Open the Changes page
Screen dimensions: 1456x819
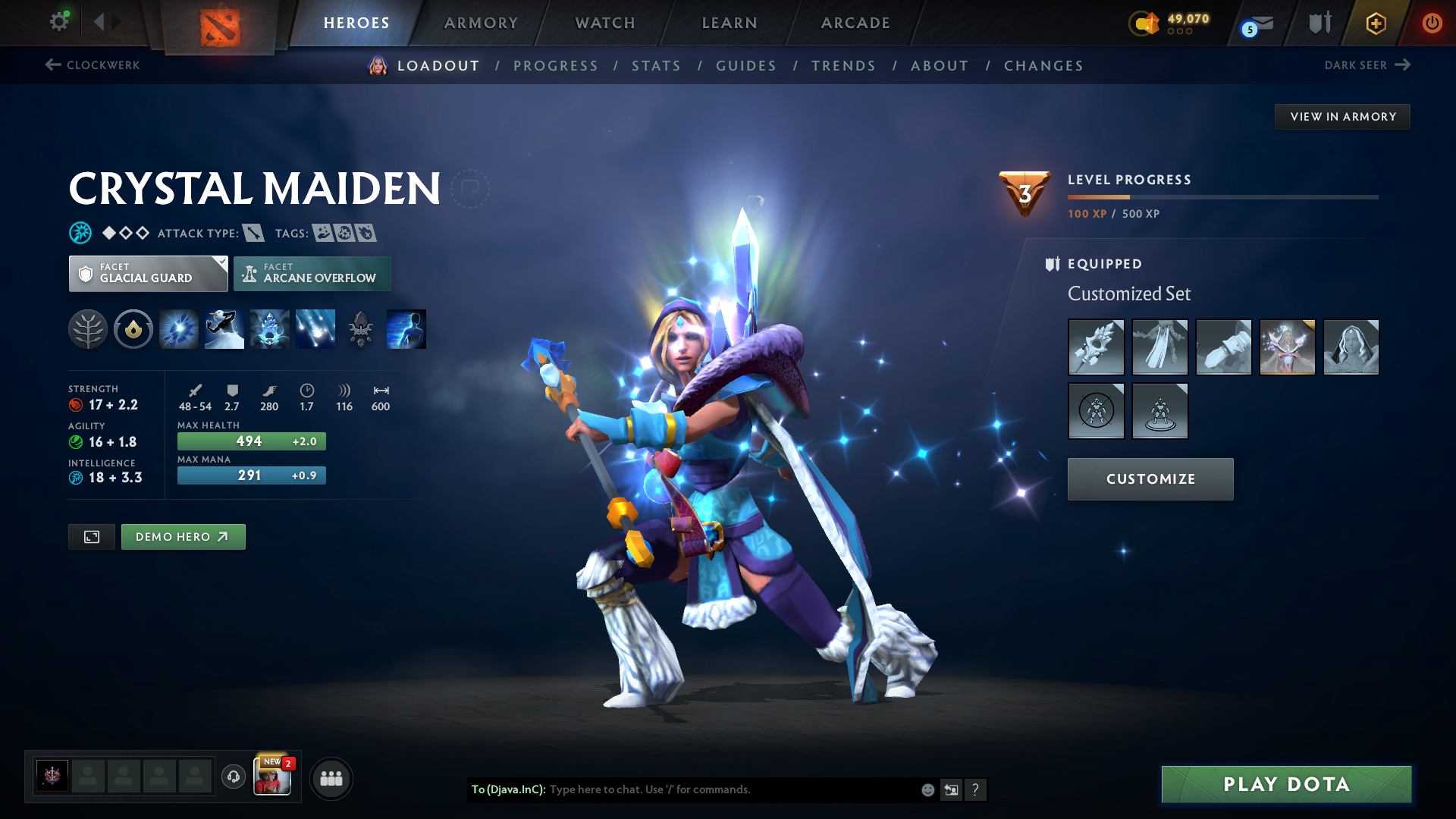click(1043, 66)
